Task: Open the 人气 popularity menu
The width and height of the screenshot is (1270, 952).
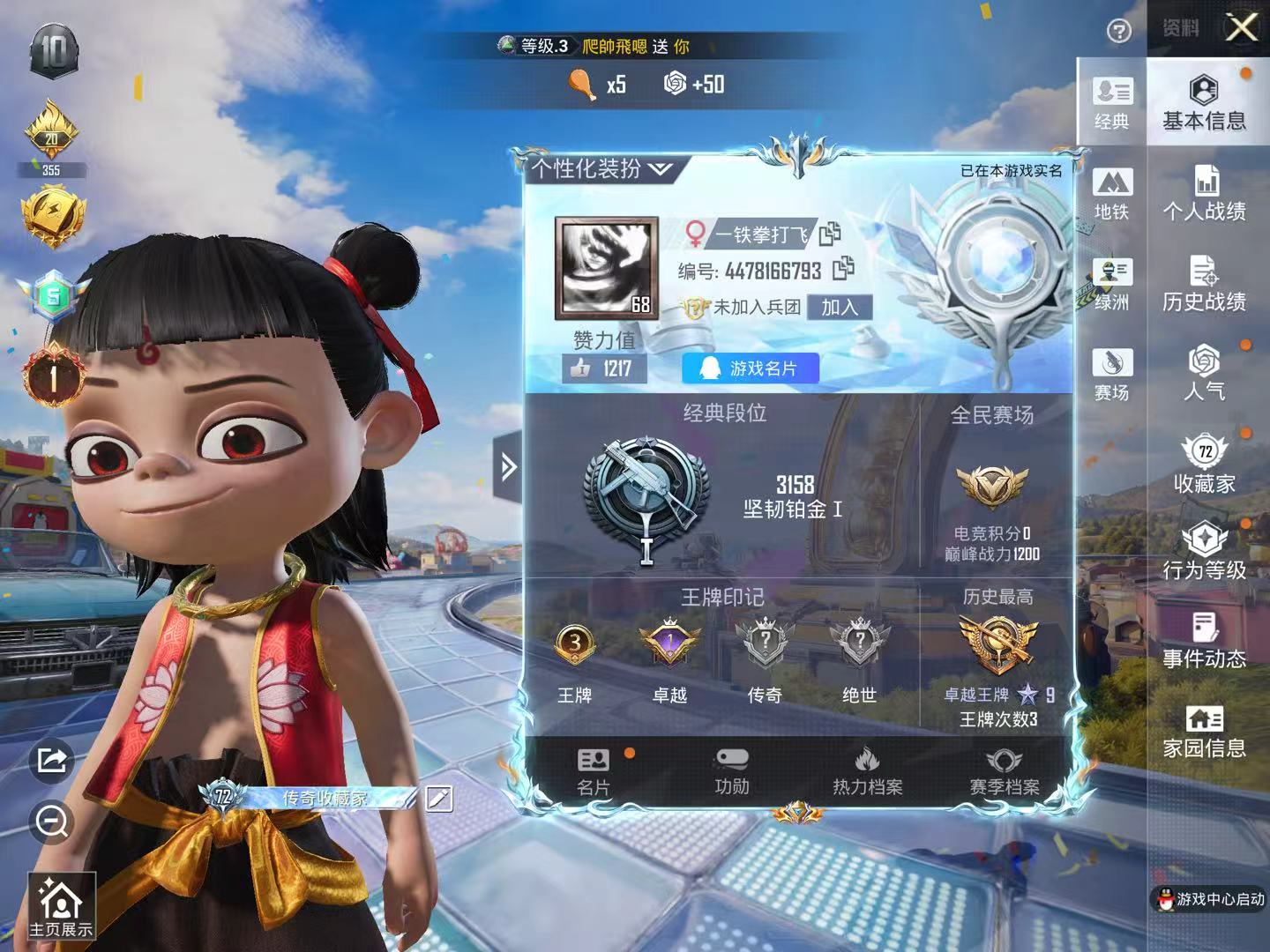Action: tap(1205, 373)
